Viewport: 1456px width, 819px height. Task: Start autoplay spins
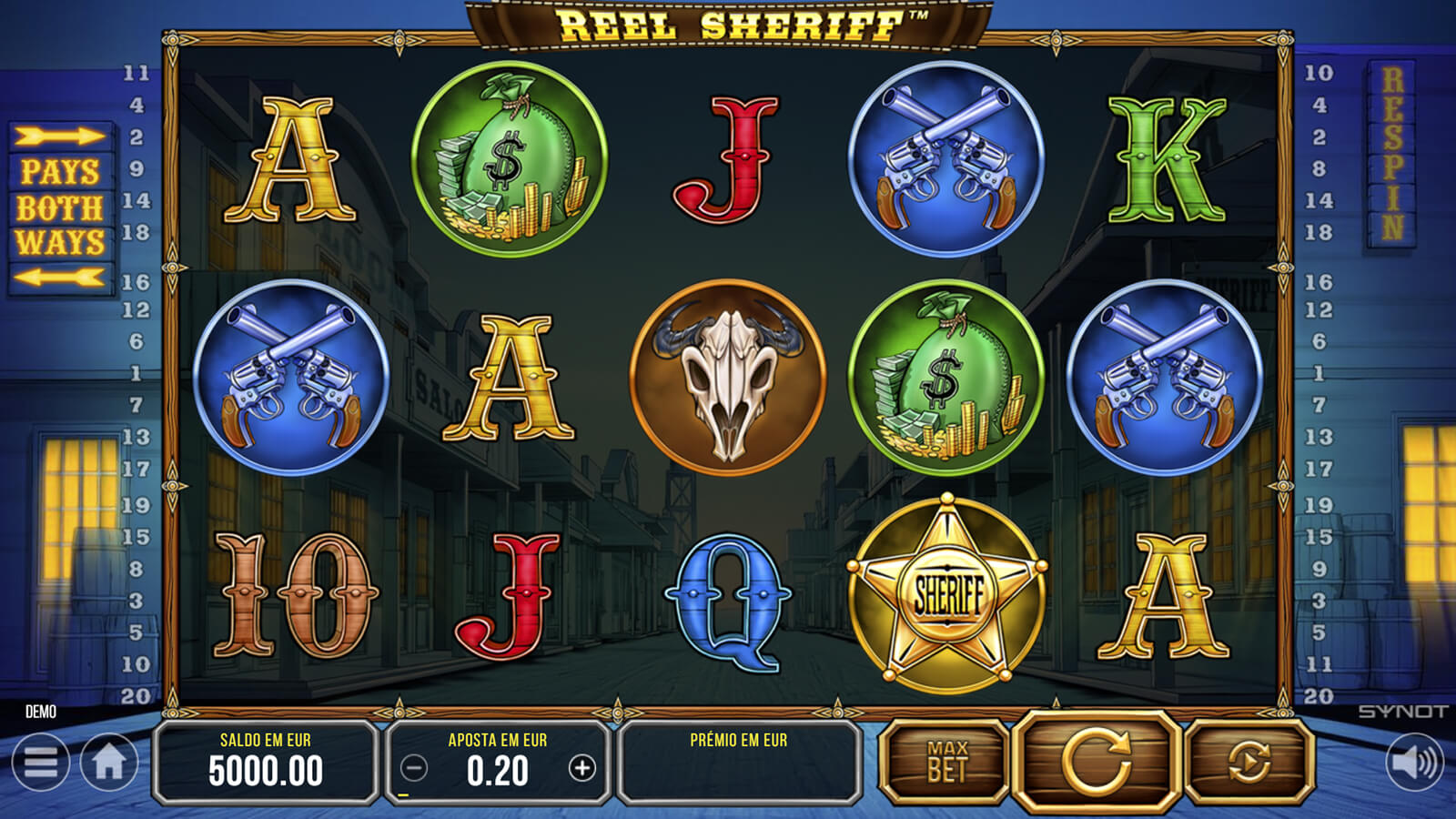point(1249,763)
